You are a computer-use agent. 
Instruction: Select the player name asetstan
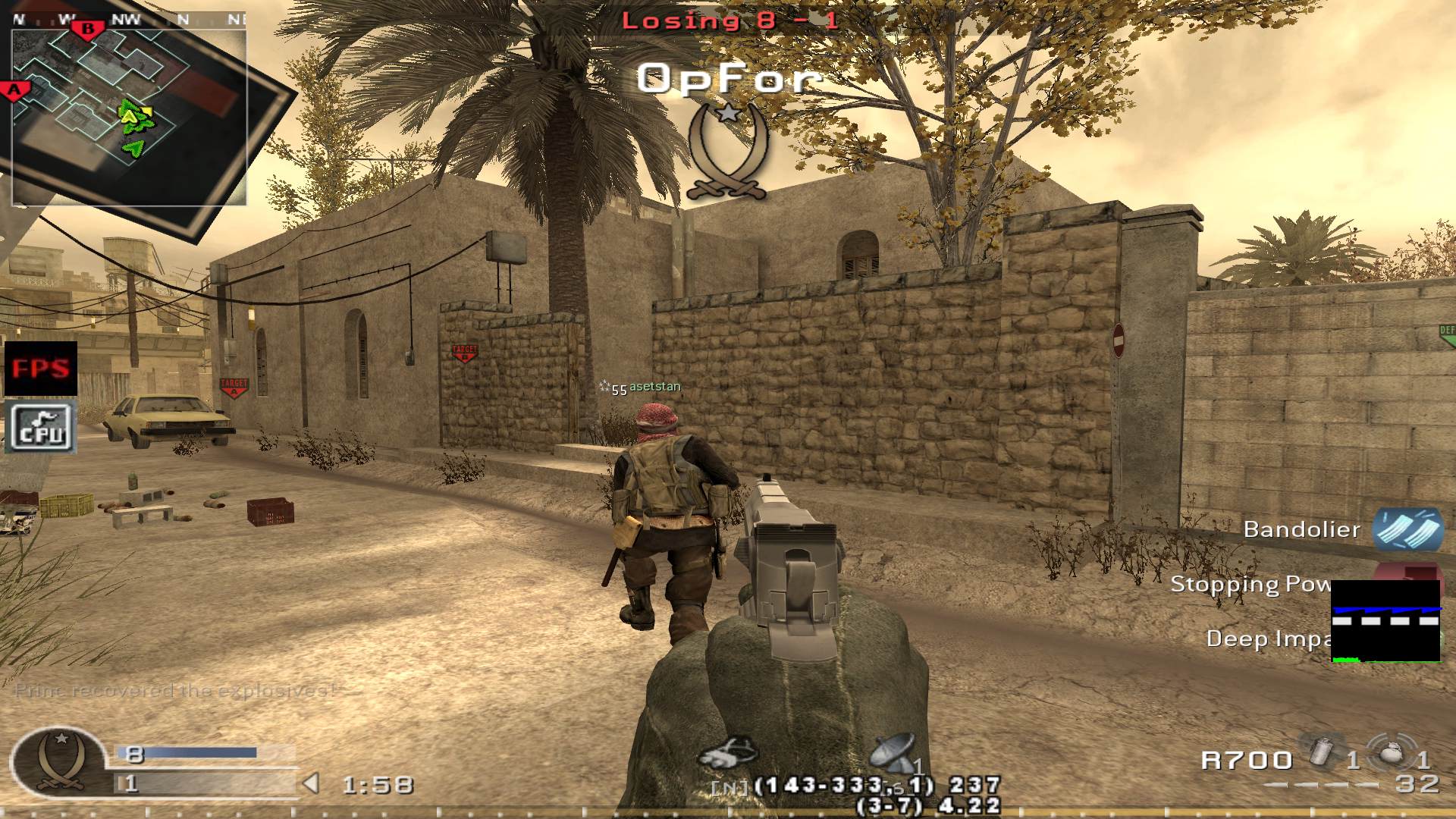654,385
